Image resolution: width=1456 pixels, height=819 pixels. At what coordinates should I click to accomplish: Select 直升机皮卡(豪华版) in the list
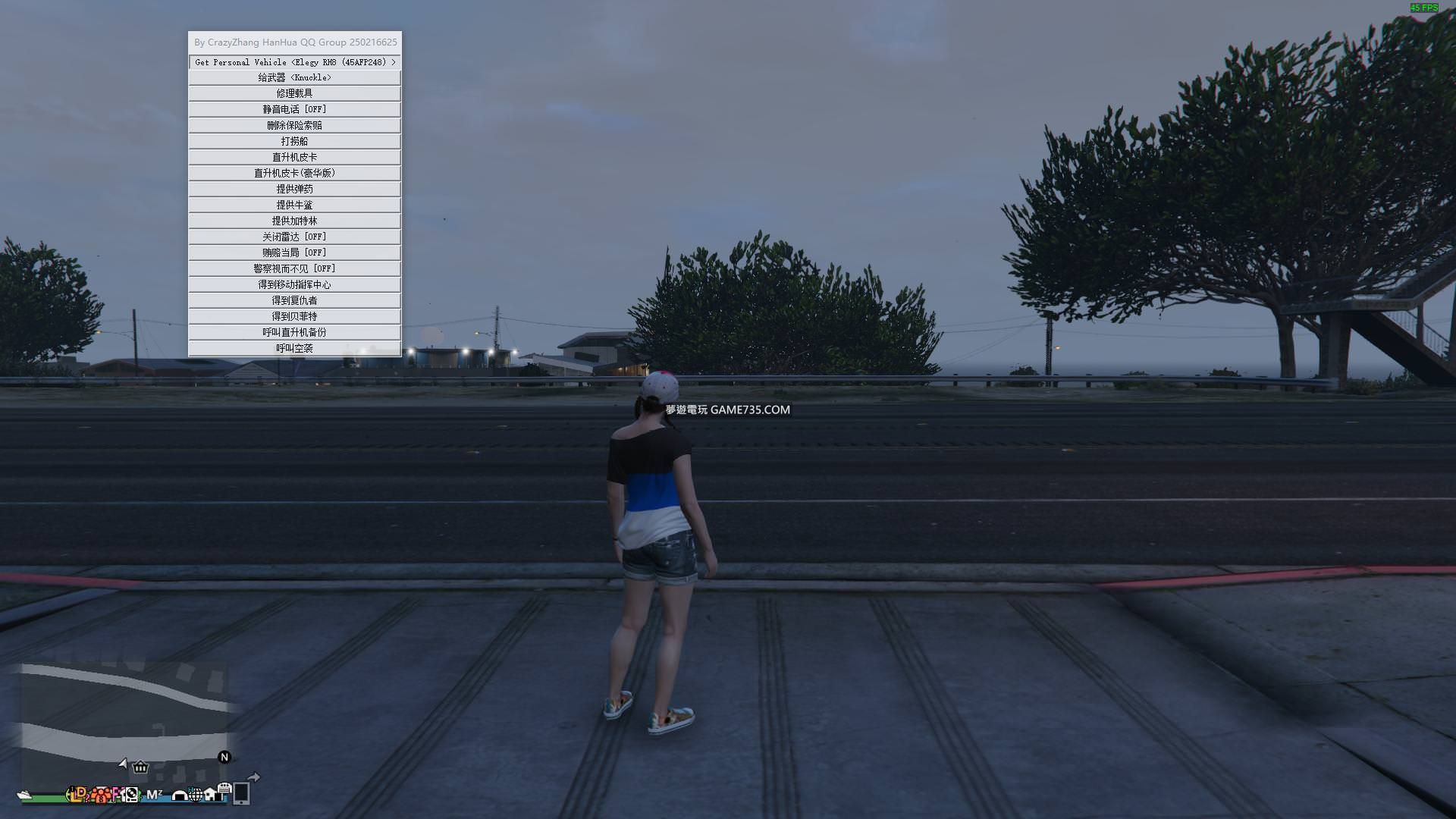click(294, 173)
